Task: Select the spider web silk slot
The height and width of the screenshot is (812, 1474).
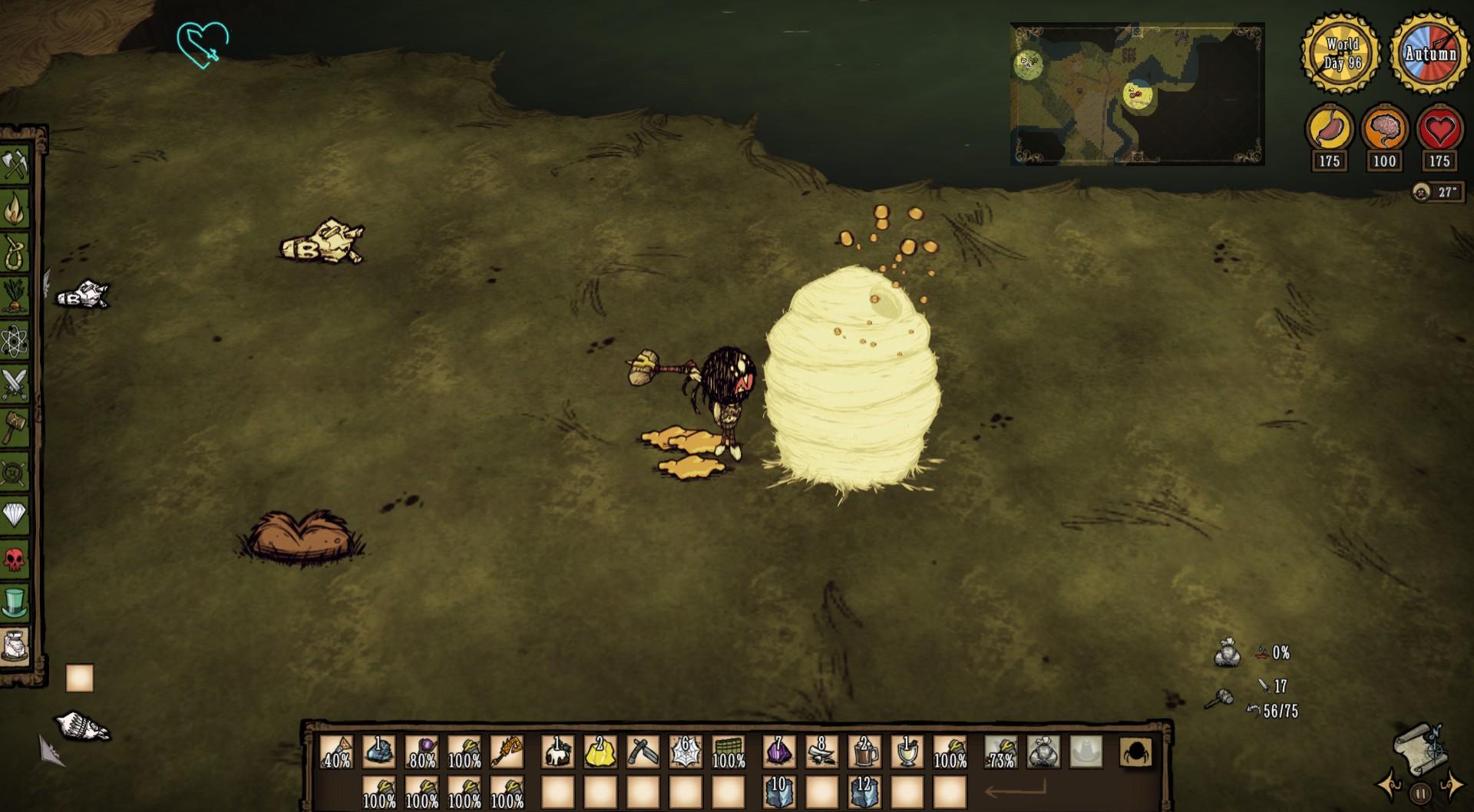Action: tap(685, 752)
